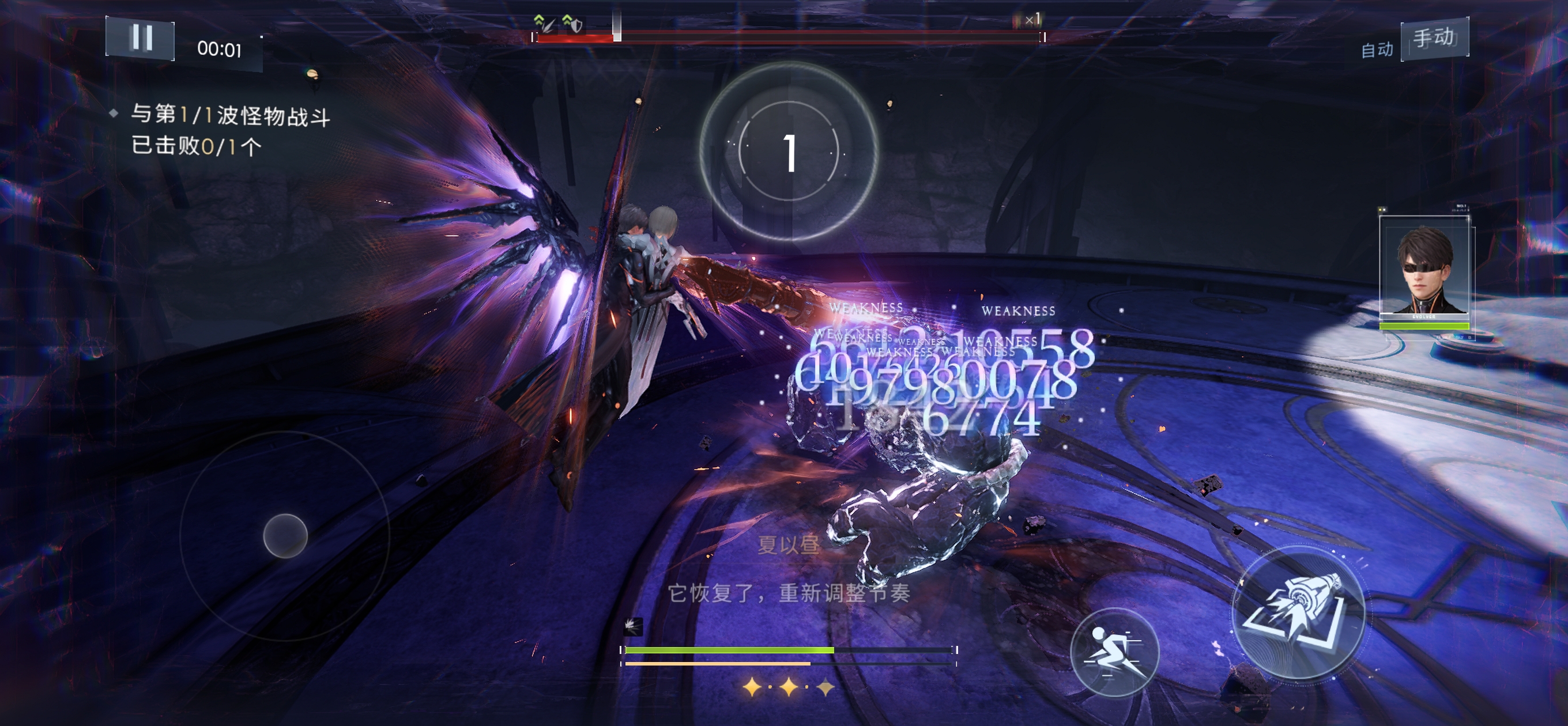Image resolution: width=1568 pixels, height=726 pixels.
Task: Fire the main attack skill button
Action: 1297,611
